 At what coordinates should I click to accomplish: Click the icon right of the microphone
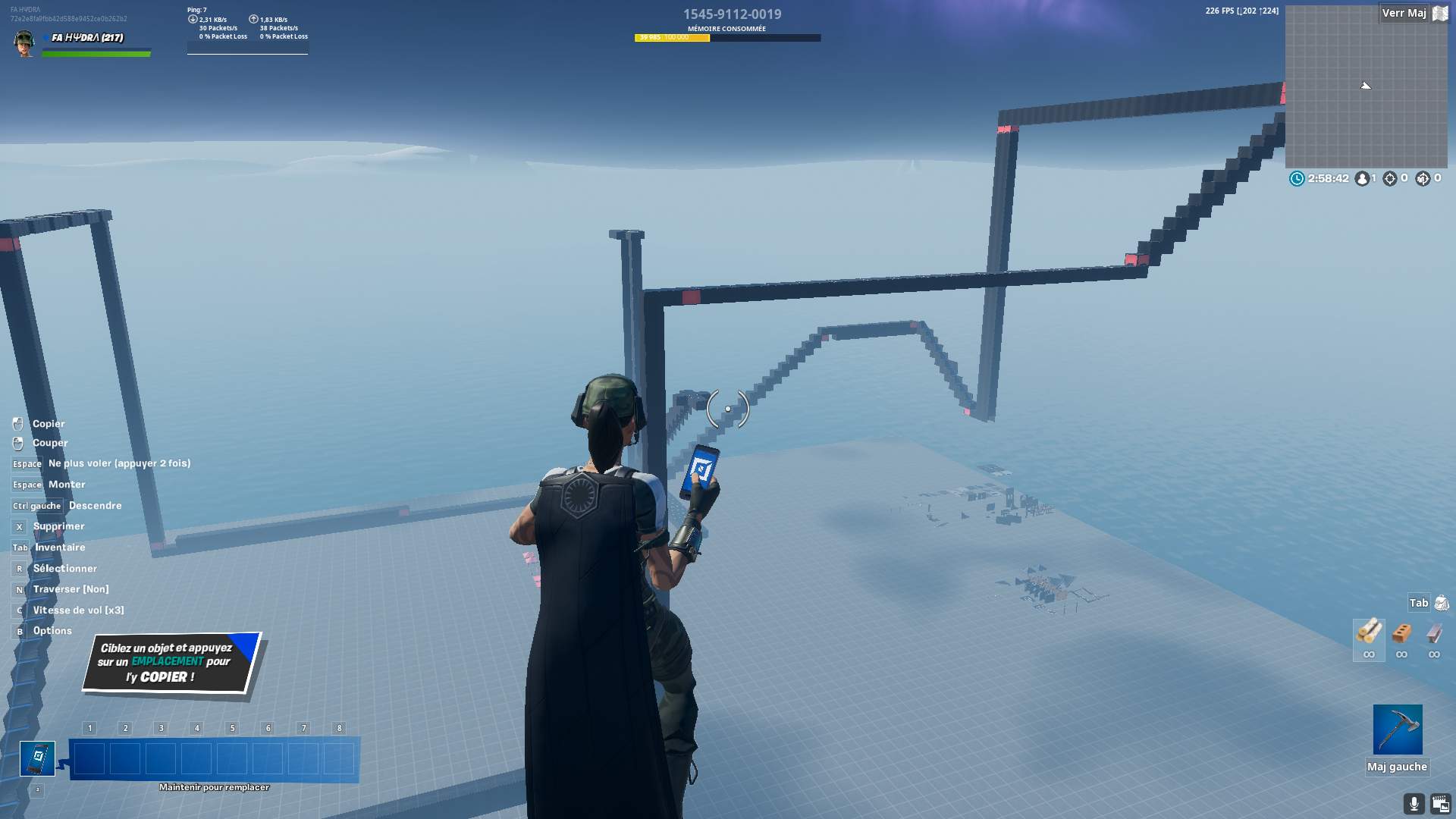(x=1441, y=804)
